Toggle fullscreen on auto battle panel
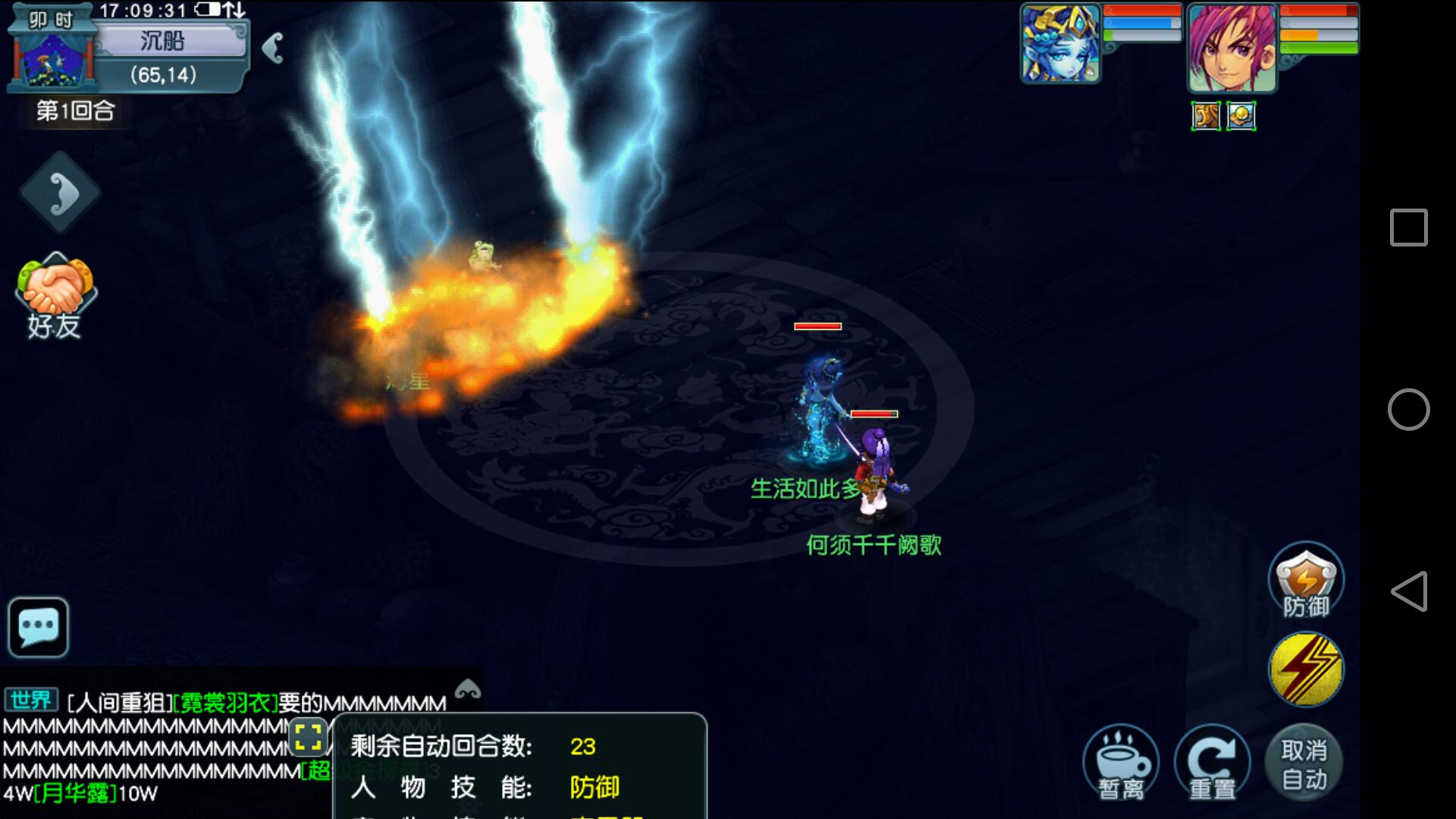This screenshot has height=819, width=1456. click(x=308, y=736)
